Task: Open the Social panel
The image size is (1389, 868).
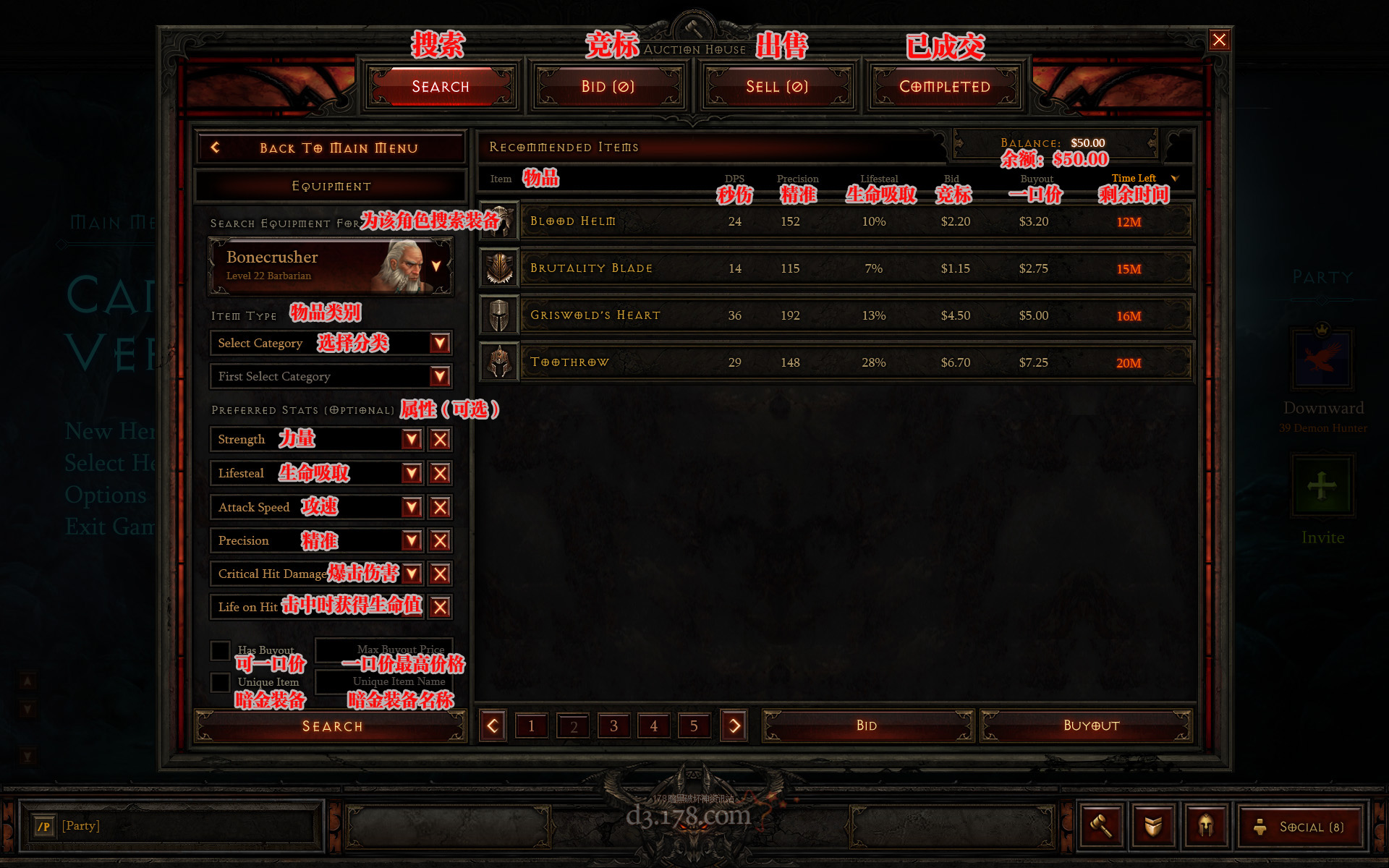Action: [x=1301, y=827]
